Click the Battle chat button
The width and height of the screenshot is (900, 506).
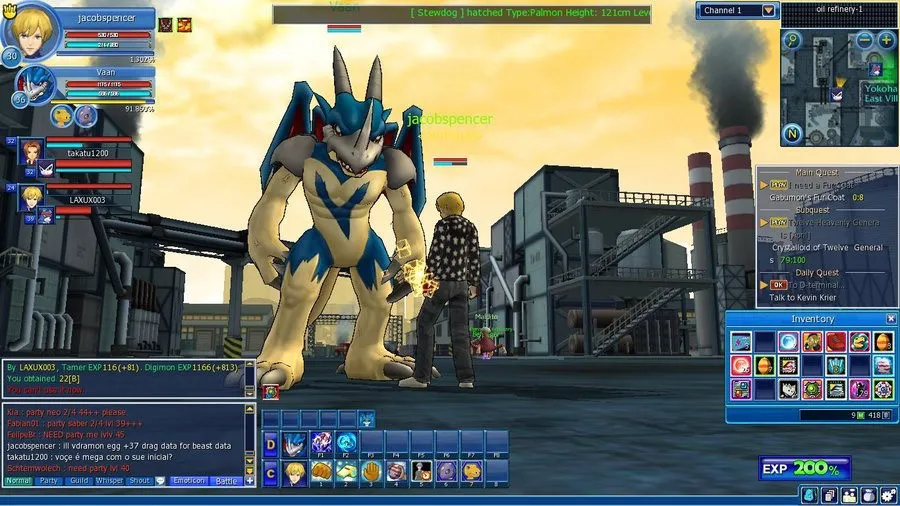228,481
